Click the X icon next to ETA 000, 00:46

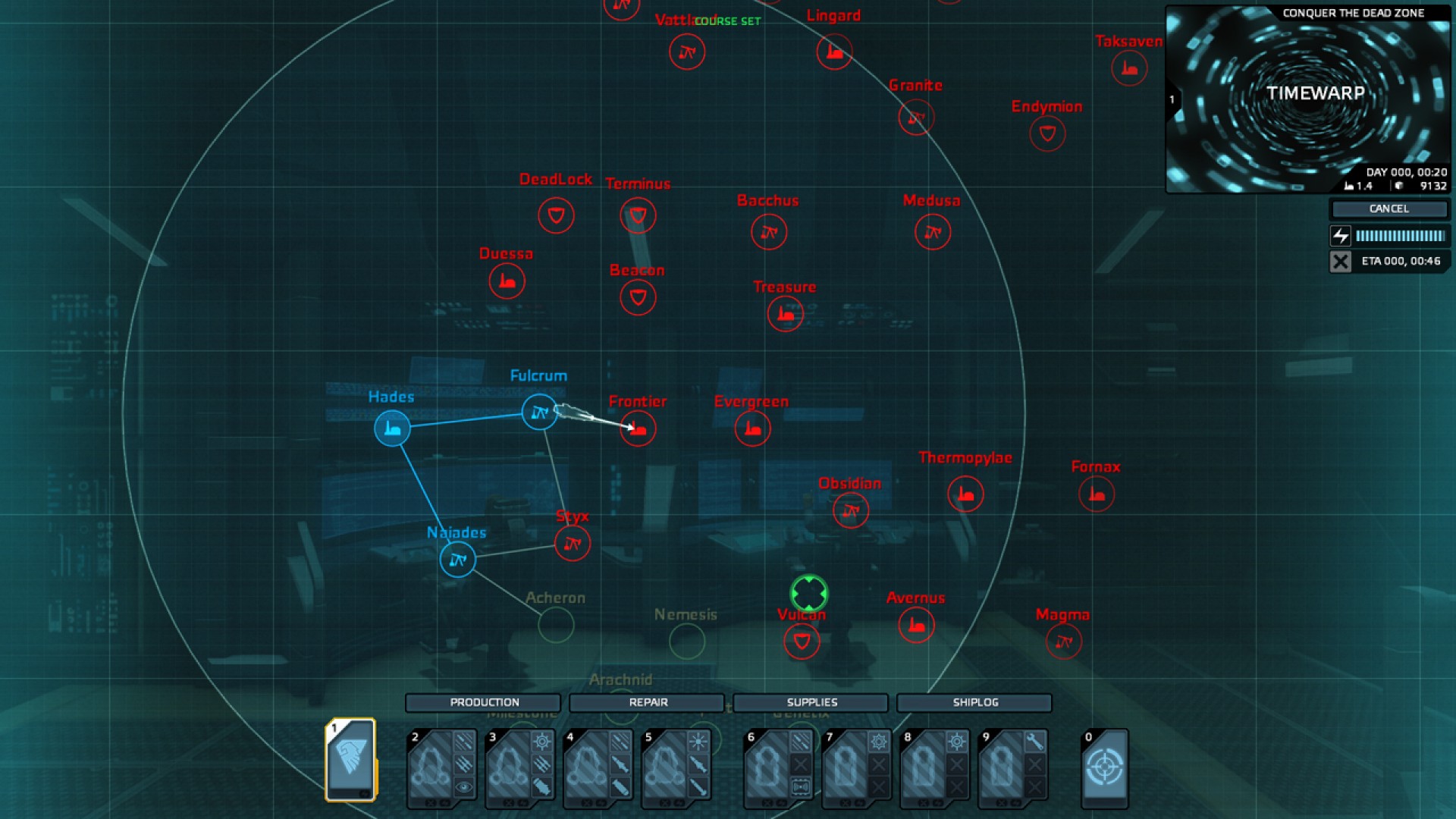(1341, 261)
